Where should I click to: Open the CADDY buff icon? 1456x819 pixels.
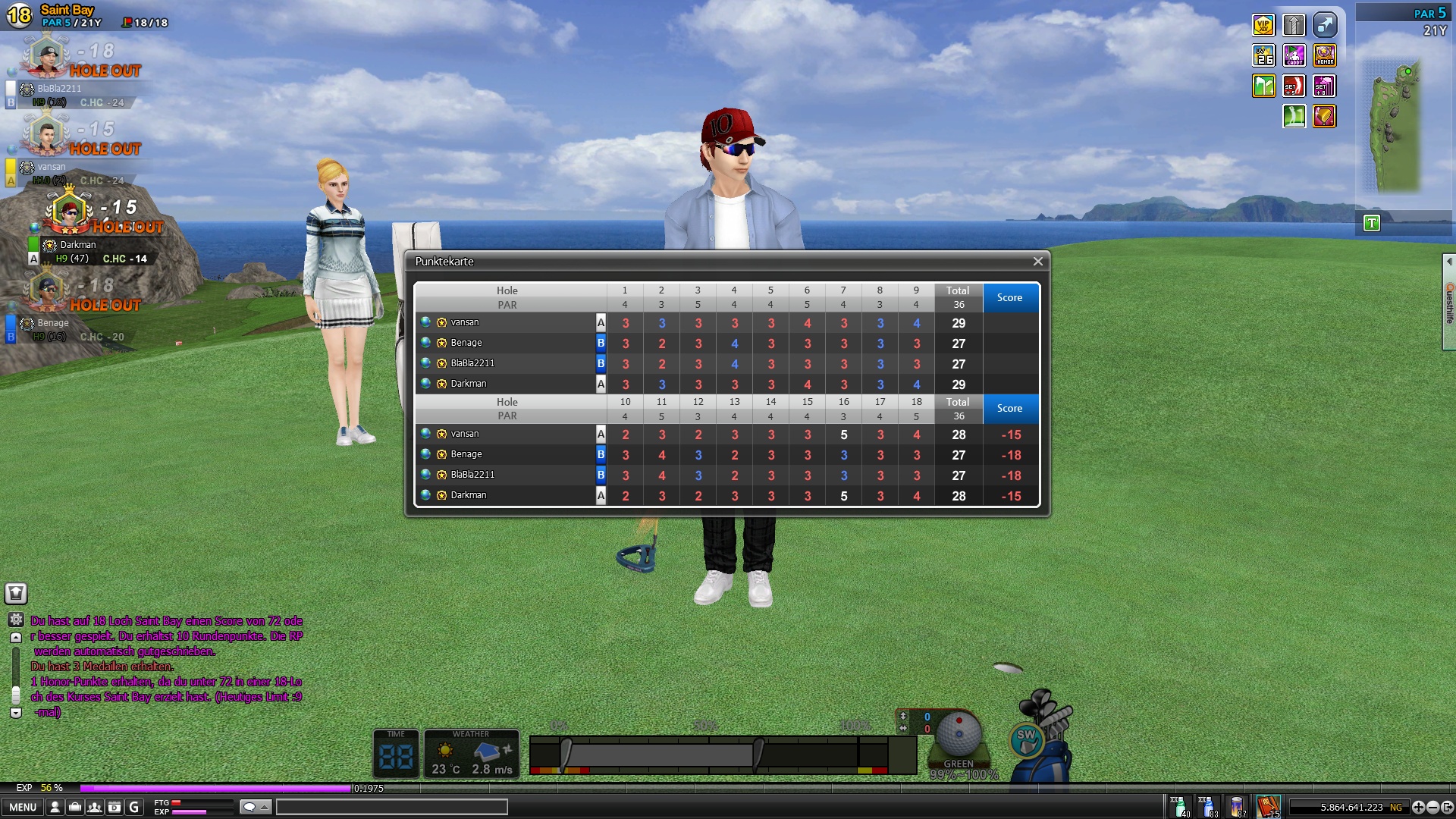click(1294, 56)
